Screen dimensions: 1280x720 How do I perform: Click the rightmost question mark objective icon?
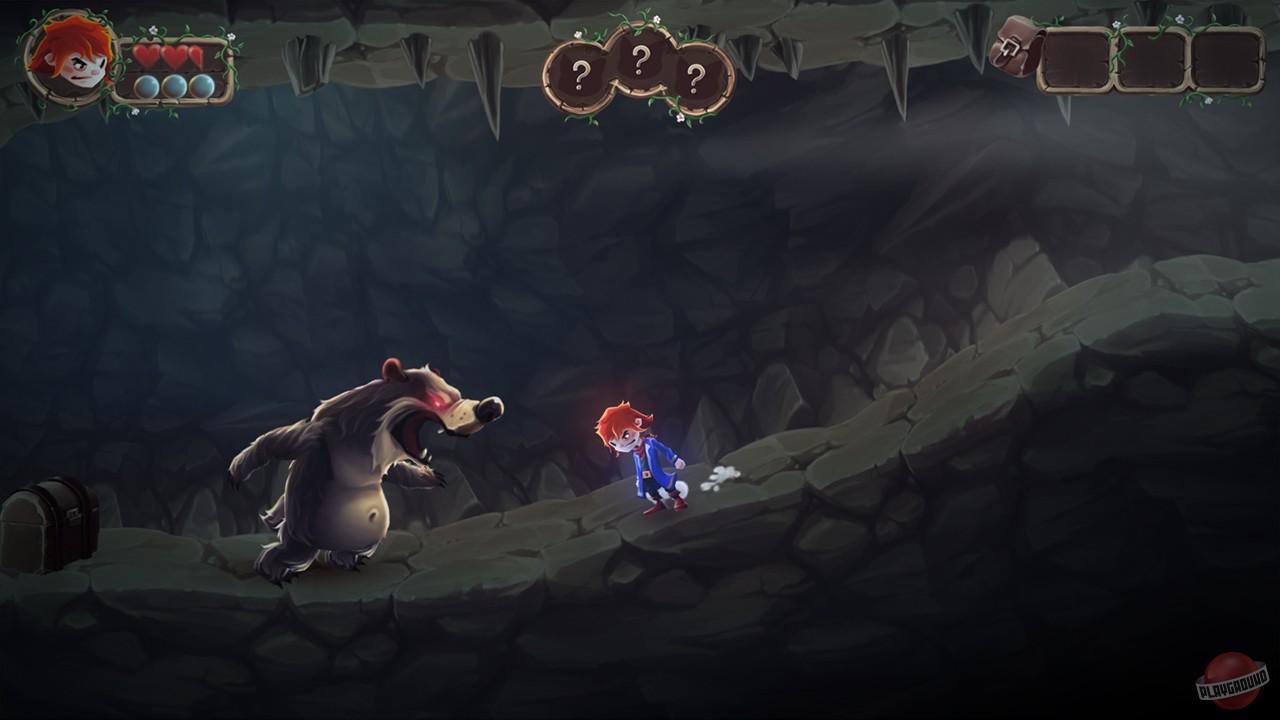coord(697,76)
